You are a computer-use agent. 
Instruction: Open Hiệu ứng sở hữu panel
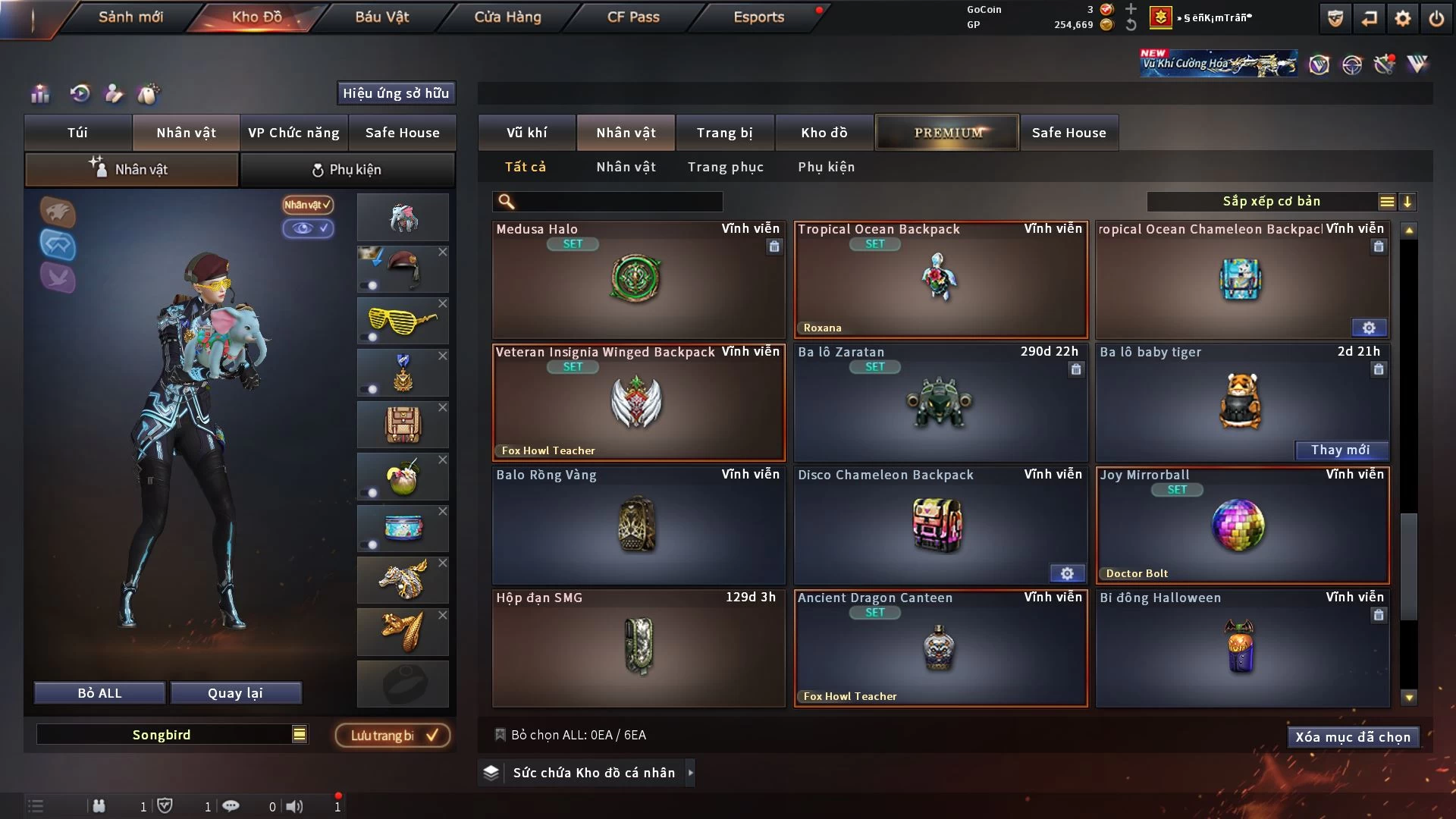click(395, 93)
